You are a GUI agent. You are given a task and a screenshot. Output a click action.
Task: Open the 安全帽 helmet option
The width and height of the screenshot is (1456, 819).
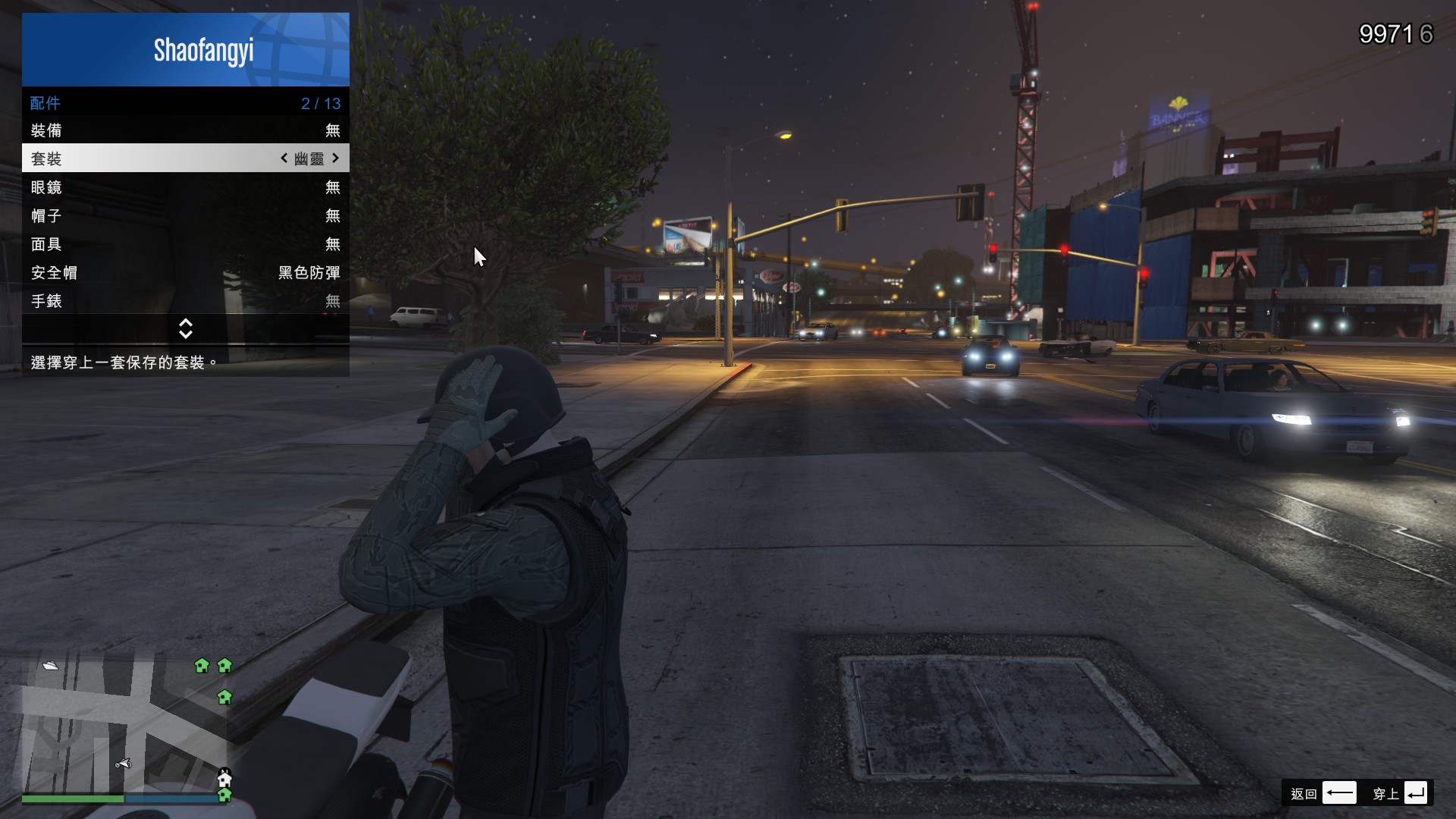(x=185, y=273)
